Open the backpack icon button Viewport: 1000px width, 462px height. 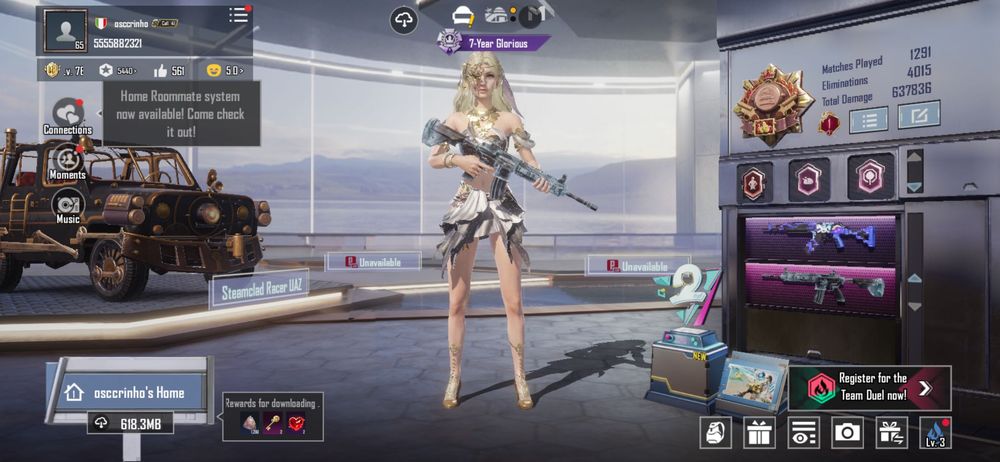715,432
